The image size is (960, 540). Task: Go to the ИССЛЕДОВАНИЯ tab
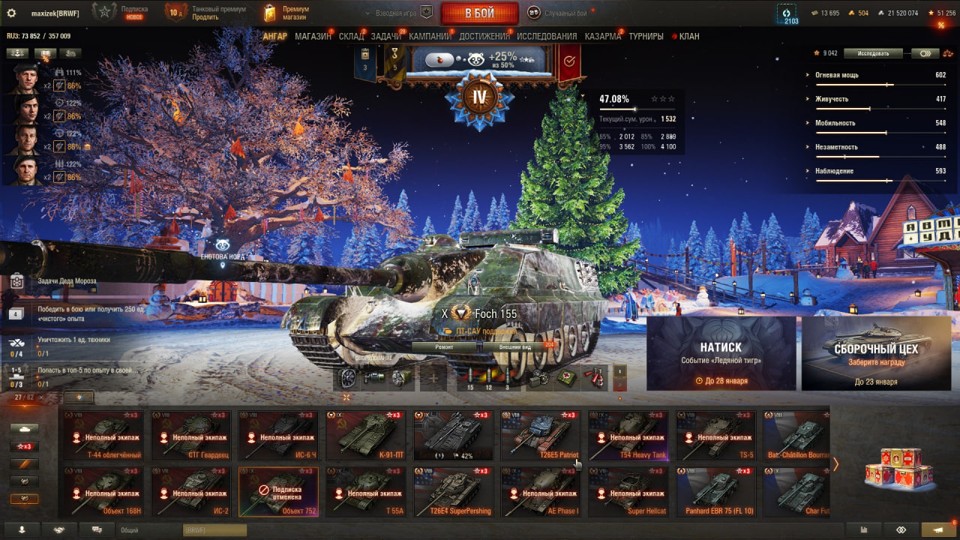point(546,37)
